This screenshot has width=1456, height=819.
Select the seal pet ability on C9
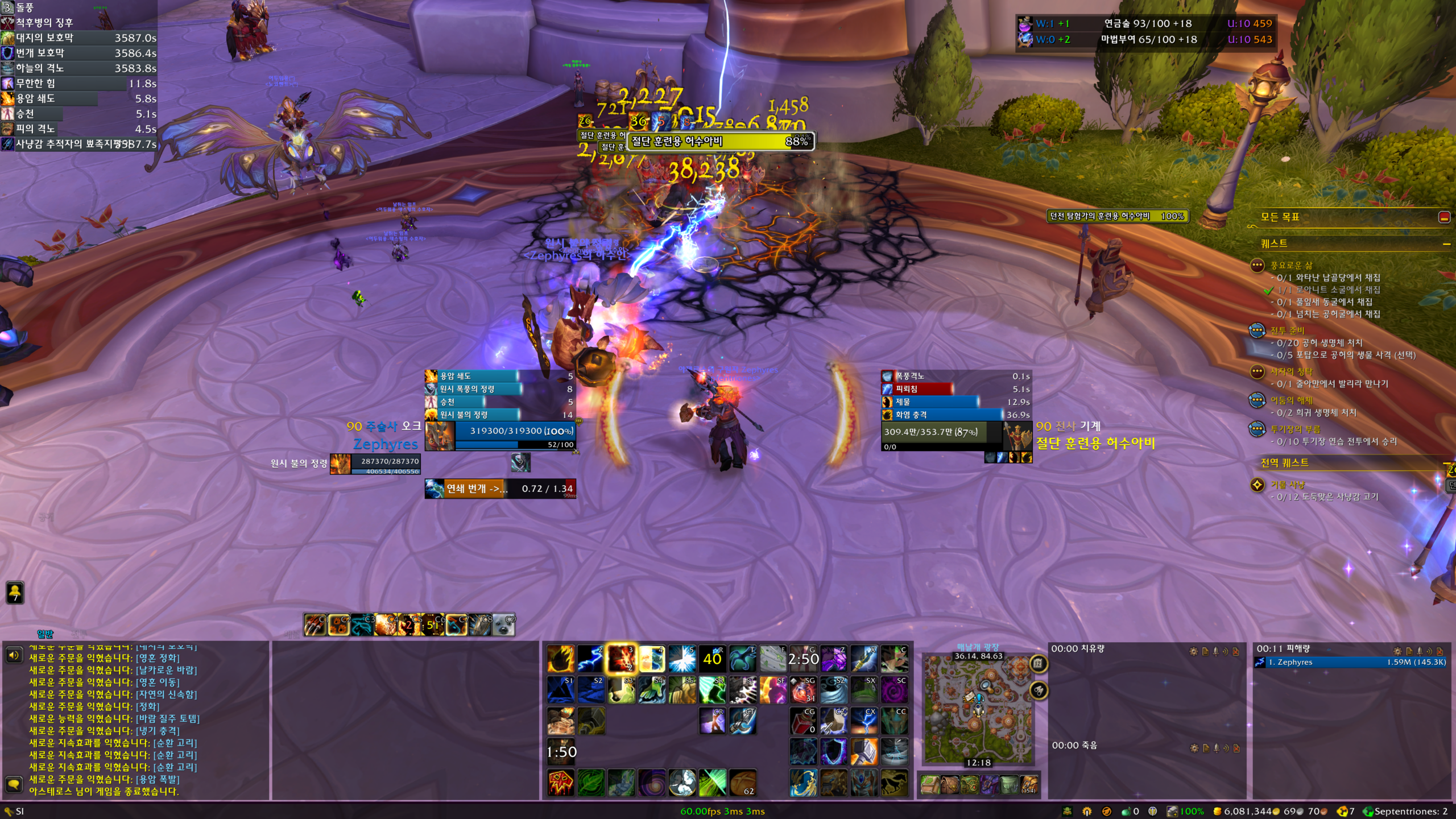504,625
